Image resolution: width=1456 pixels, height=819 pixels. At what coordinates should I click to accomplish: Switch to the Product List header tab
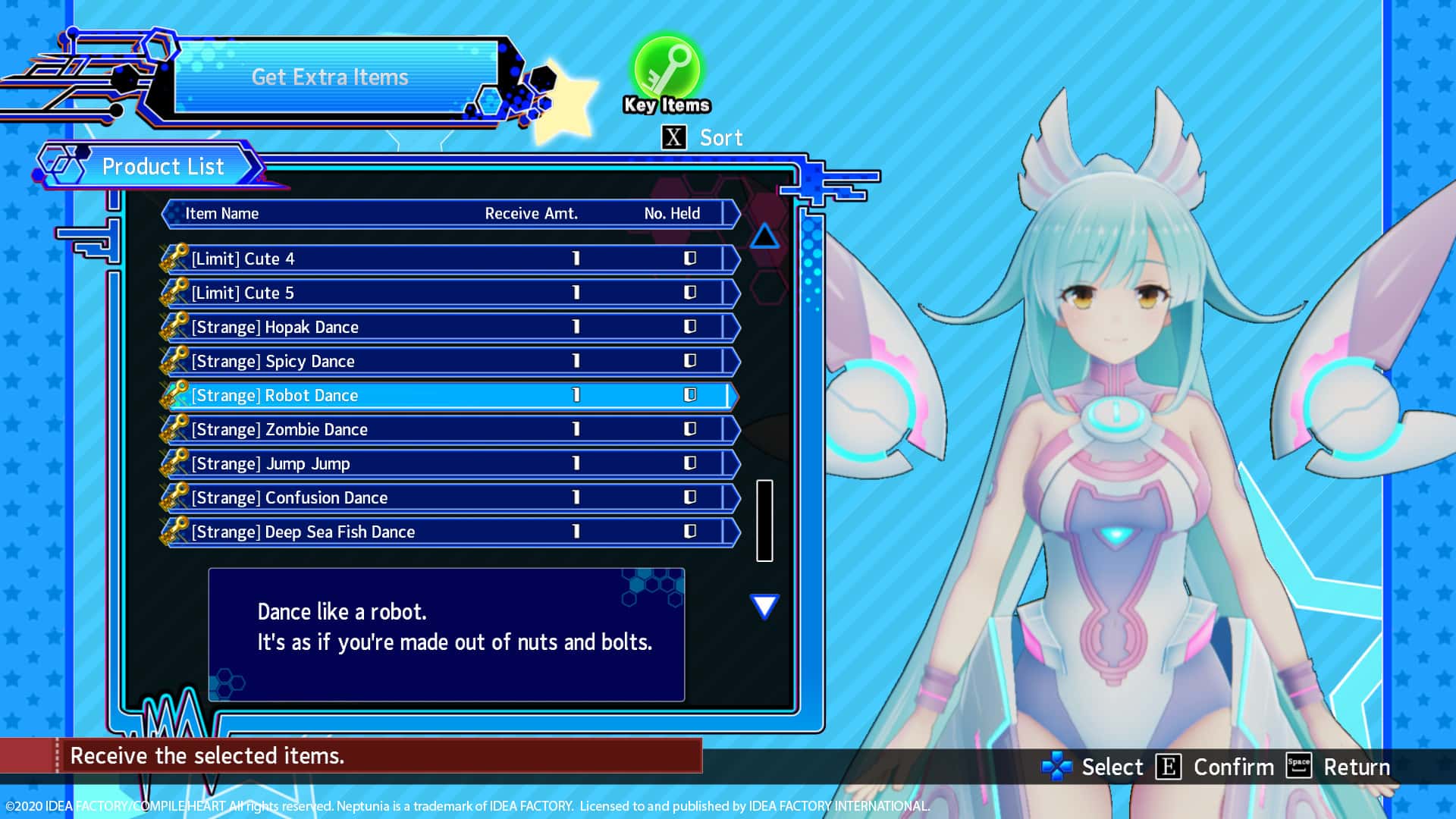point(163,166)
